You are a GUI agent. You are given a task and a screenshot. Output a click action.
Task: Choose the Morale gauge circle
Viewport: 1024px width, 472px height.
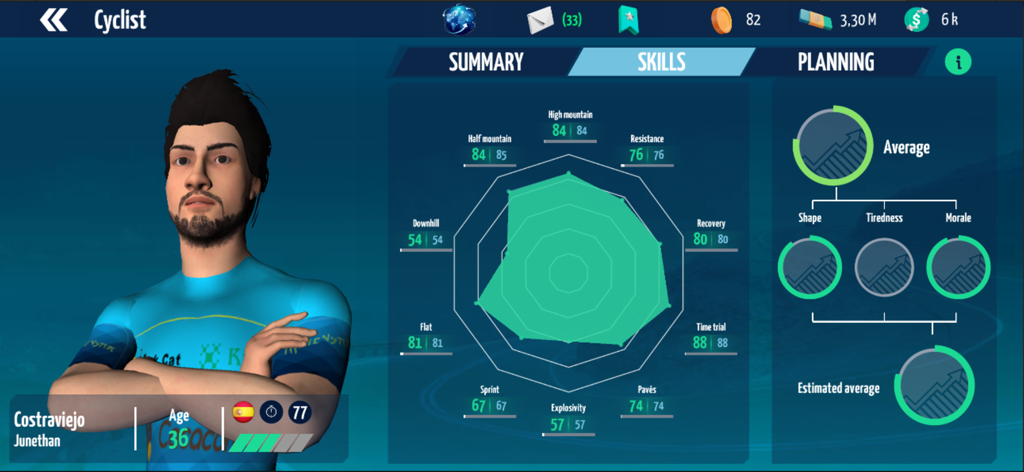958,268
